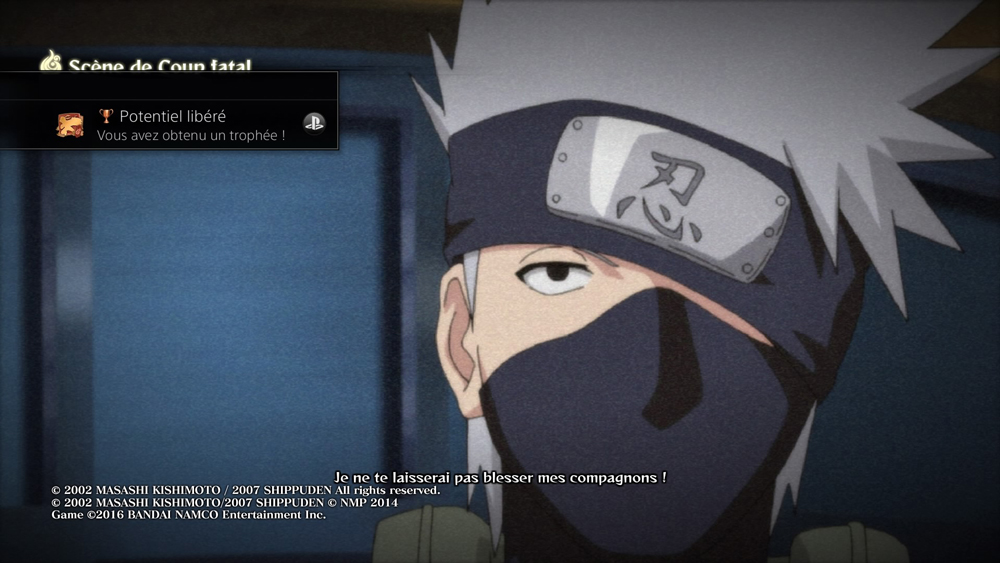Image resolution: width=1000 pixels, height=563 pixels.
Task: Open the Potentiel libéré trophy notification
Action: [190, 125]
